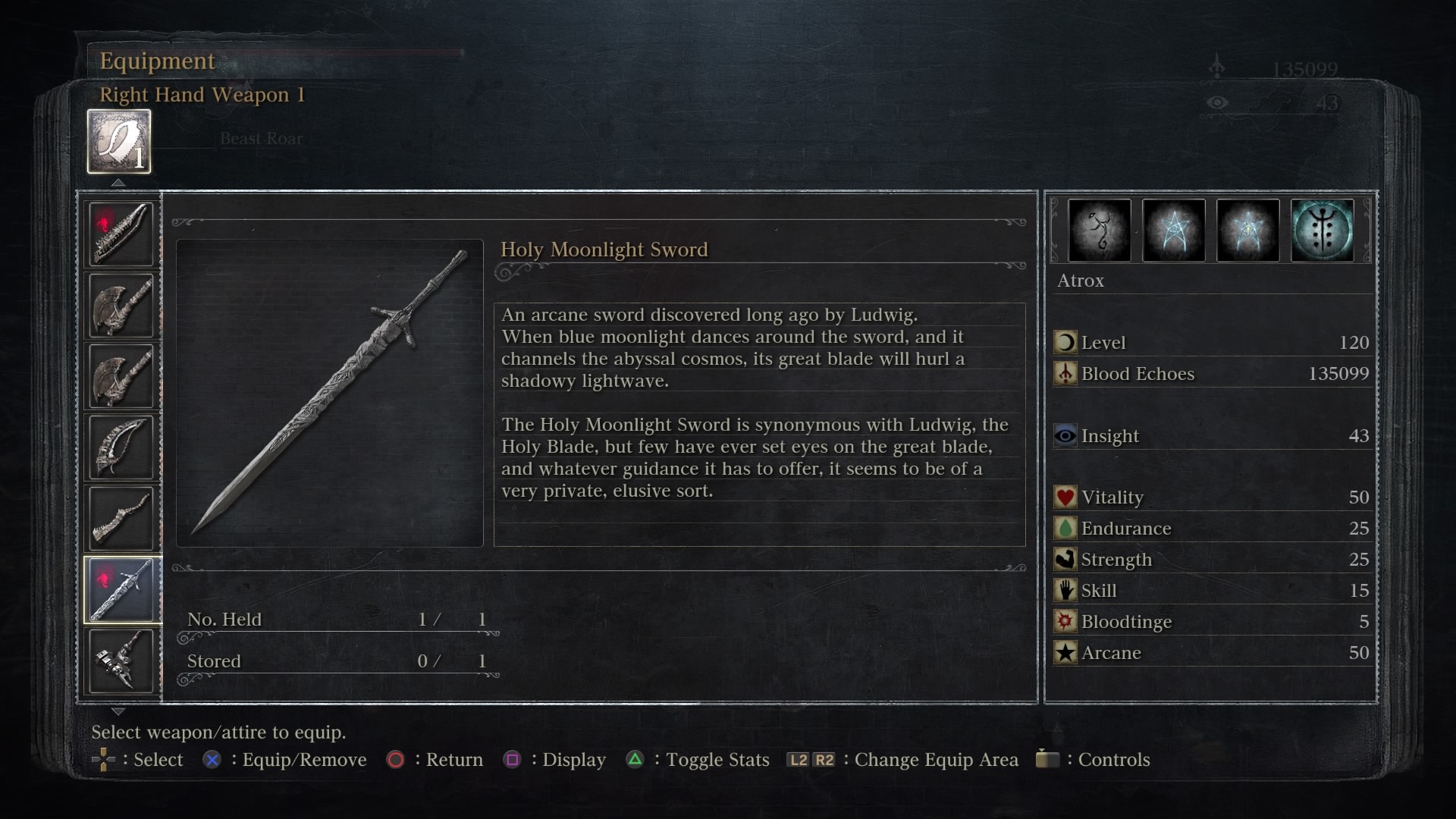This screenshot has width=1456, height=819.
Task: Select the mechanical hammer weapon at list bottom
Action: tap(121, 661)
